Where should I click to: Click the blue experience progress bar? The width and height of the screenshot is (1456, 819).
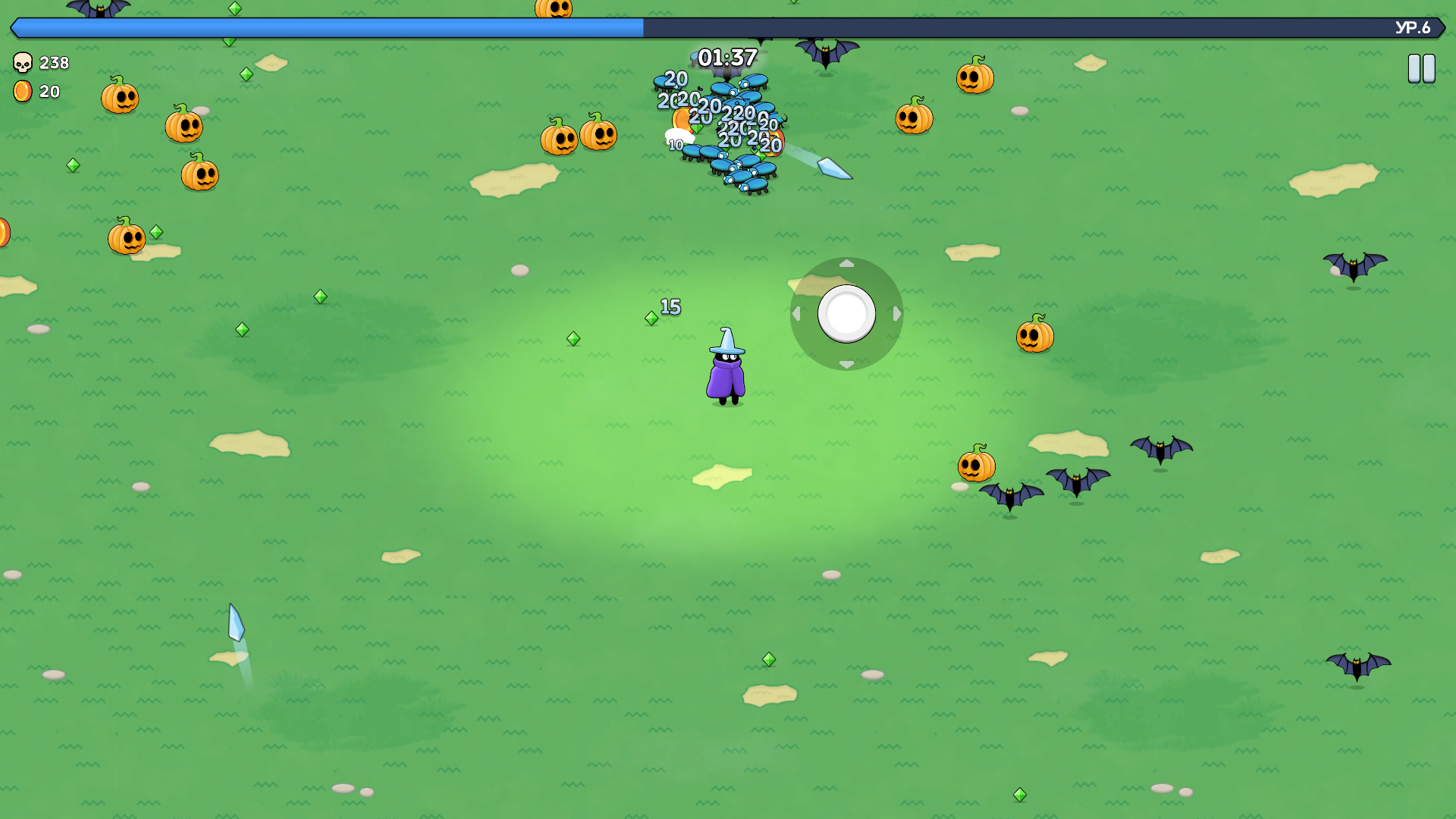(326, 27)
